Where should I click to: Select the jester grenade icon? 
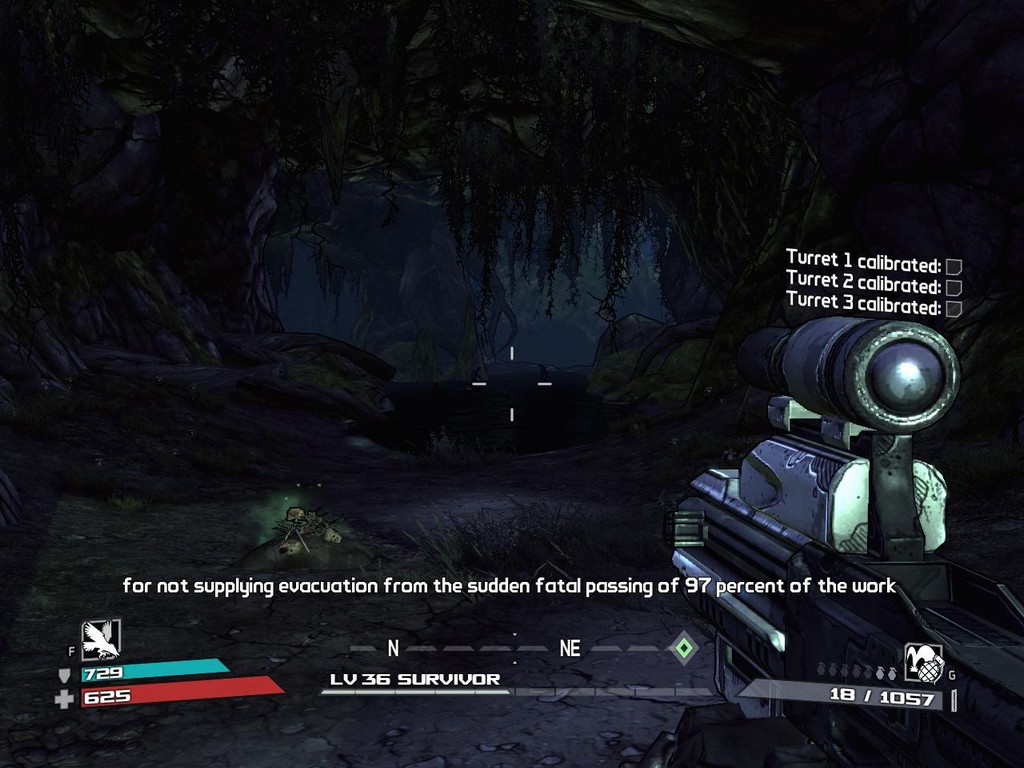923,661
